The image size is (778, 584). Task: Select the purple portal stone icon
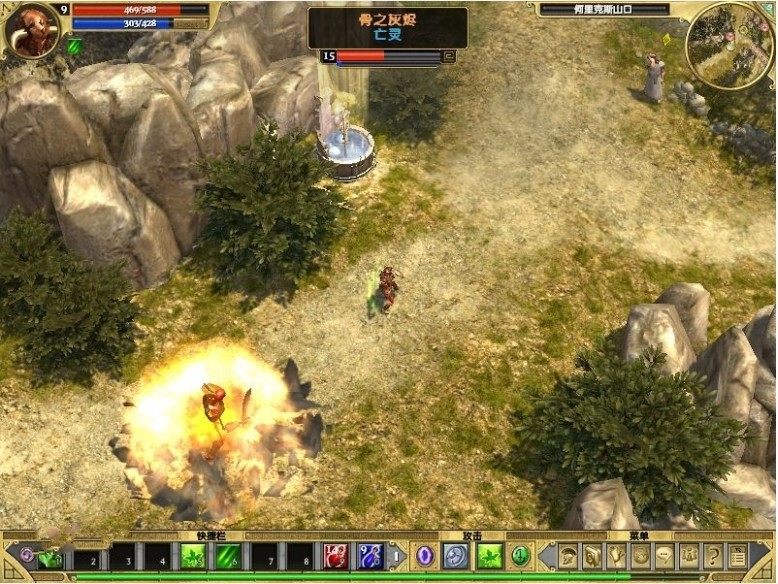(425, 556)
